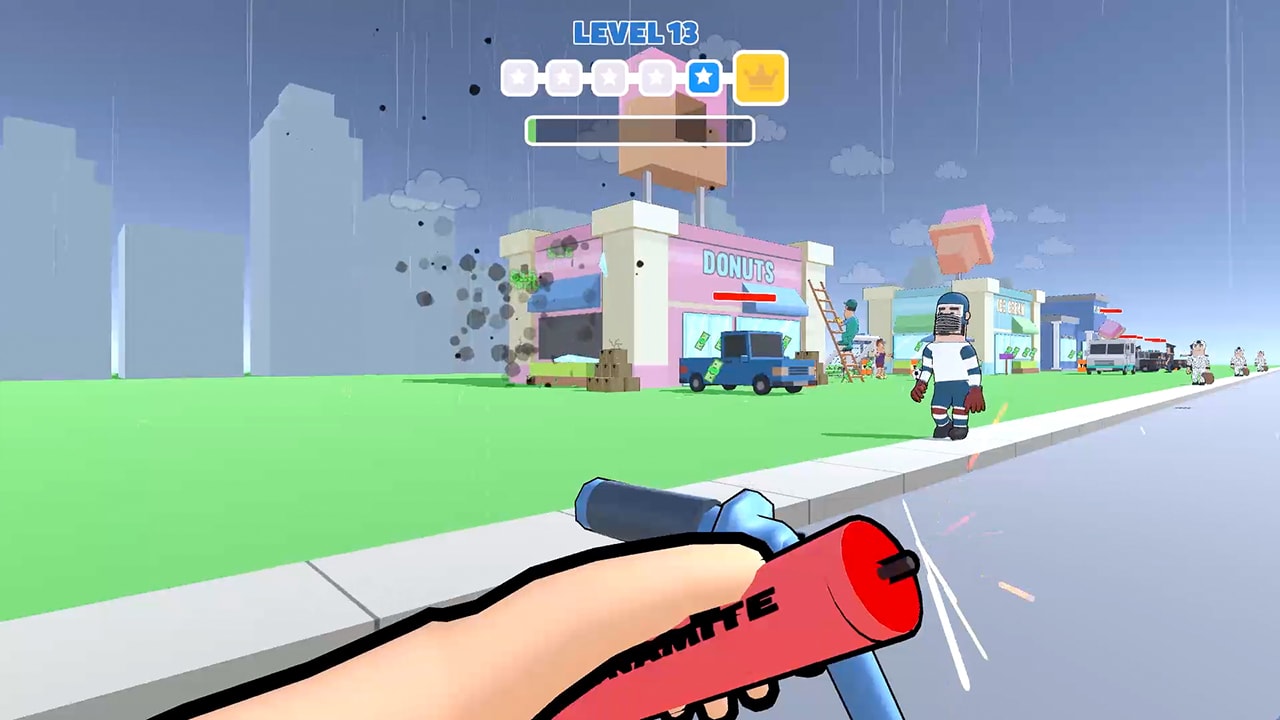Tap the first empty star in the progress tracker
The width and height of the screenshot is (1280, 720).
pos(519,77)
